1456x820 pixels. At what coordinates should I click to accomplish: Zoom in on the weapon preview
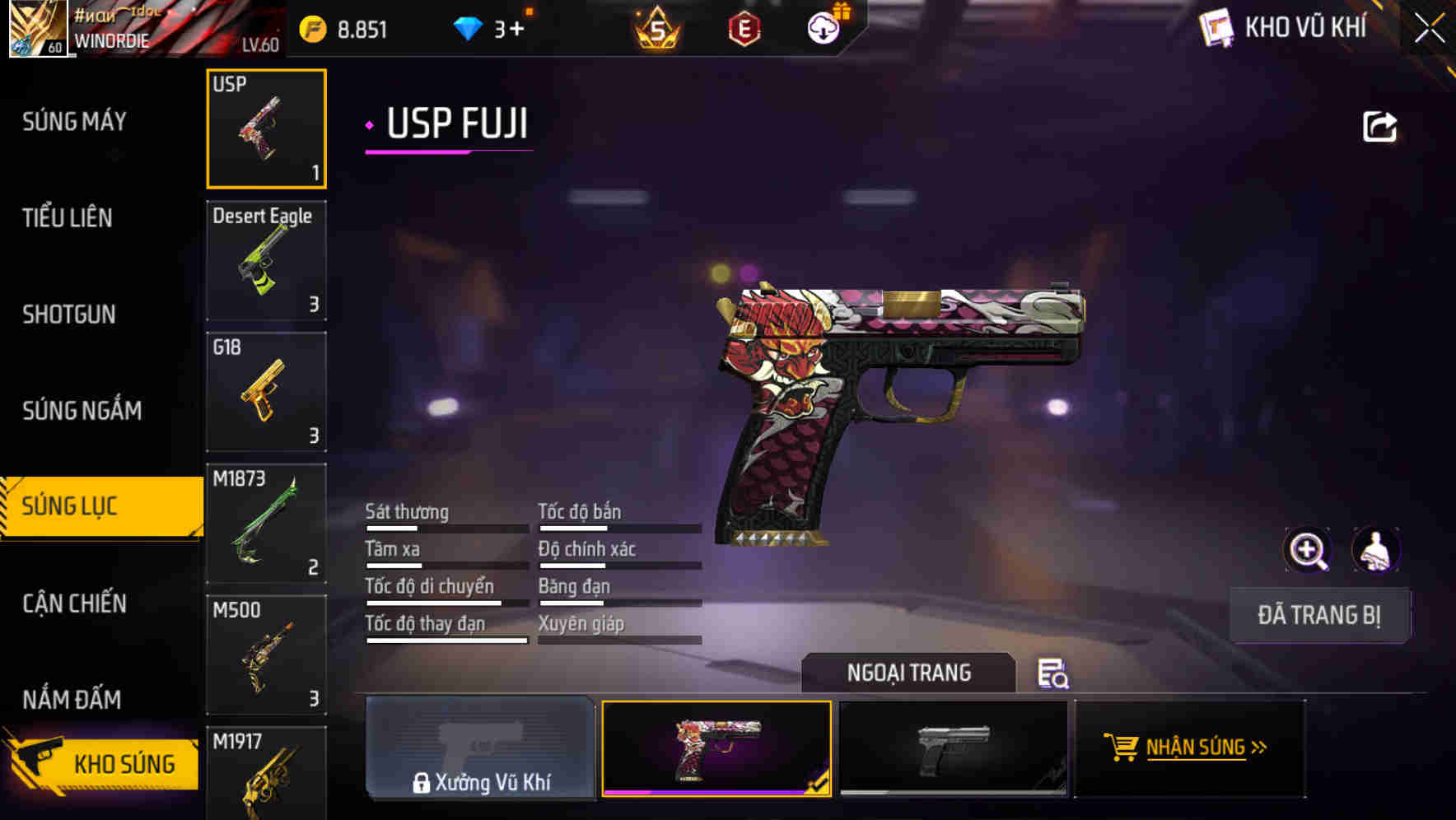pyautogui.click(x=1309, y=550)
